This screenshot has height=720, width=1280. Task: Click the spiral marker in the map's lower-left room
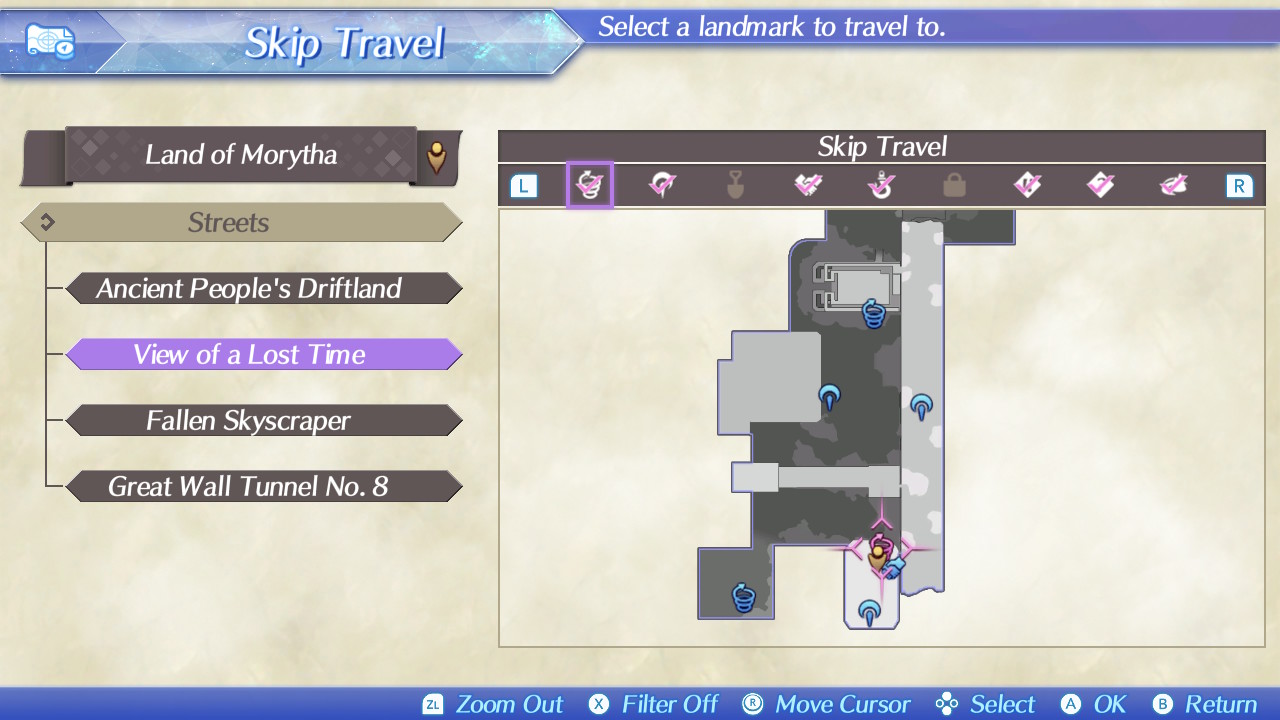(x=743, y=597)
